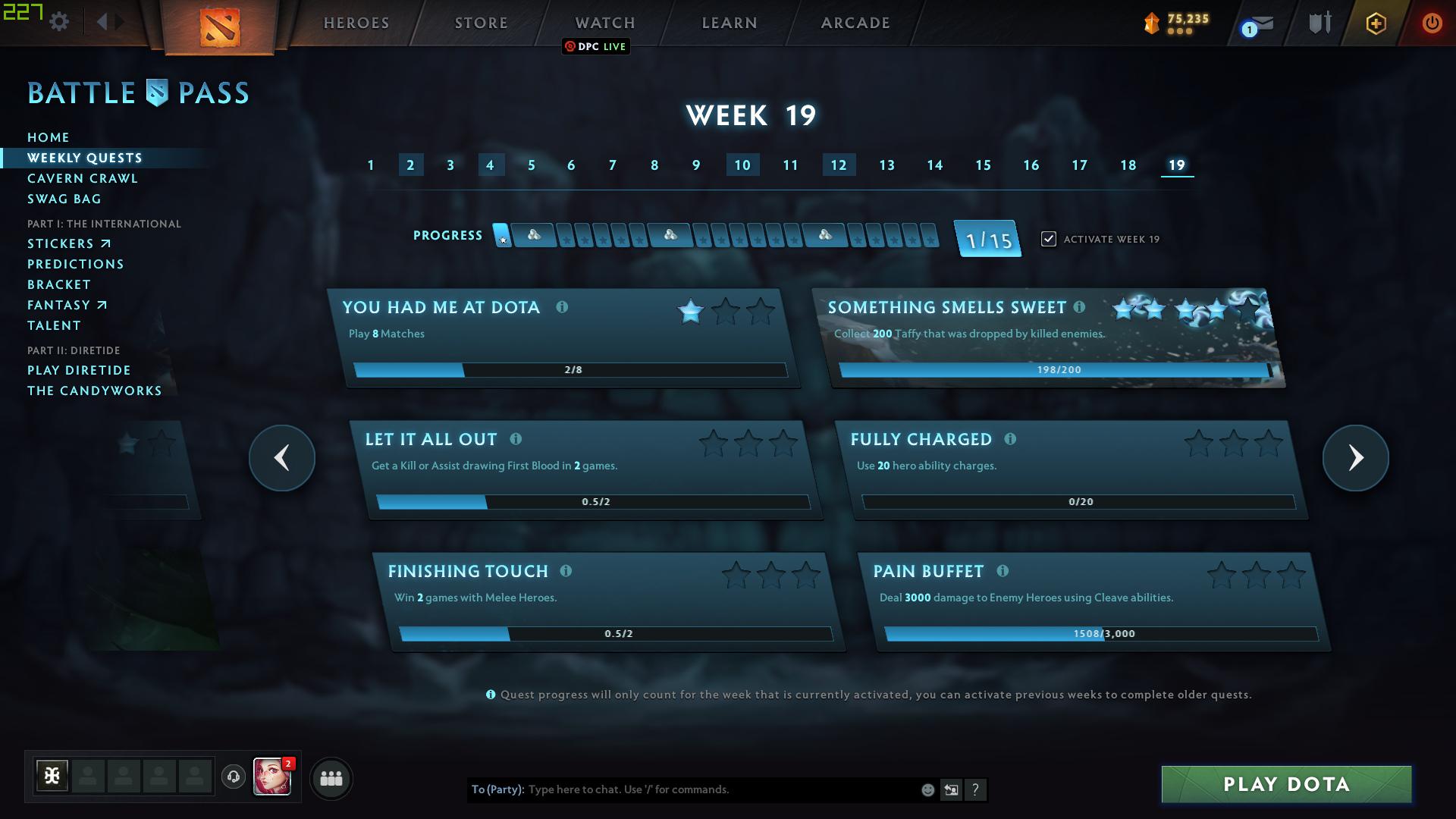The image size is (1456, 819).
Task: Click the weekly progress reward track
Action: click(717, 235)
